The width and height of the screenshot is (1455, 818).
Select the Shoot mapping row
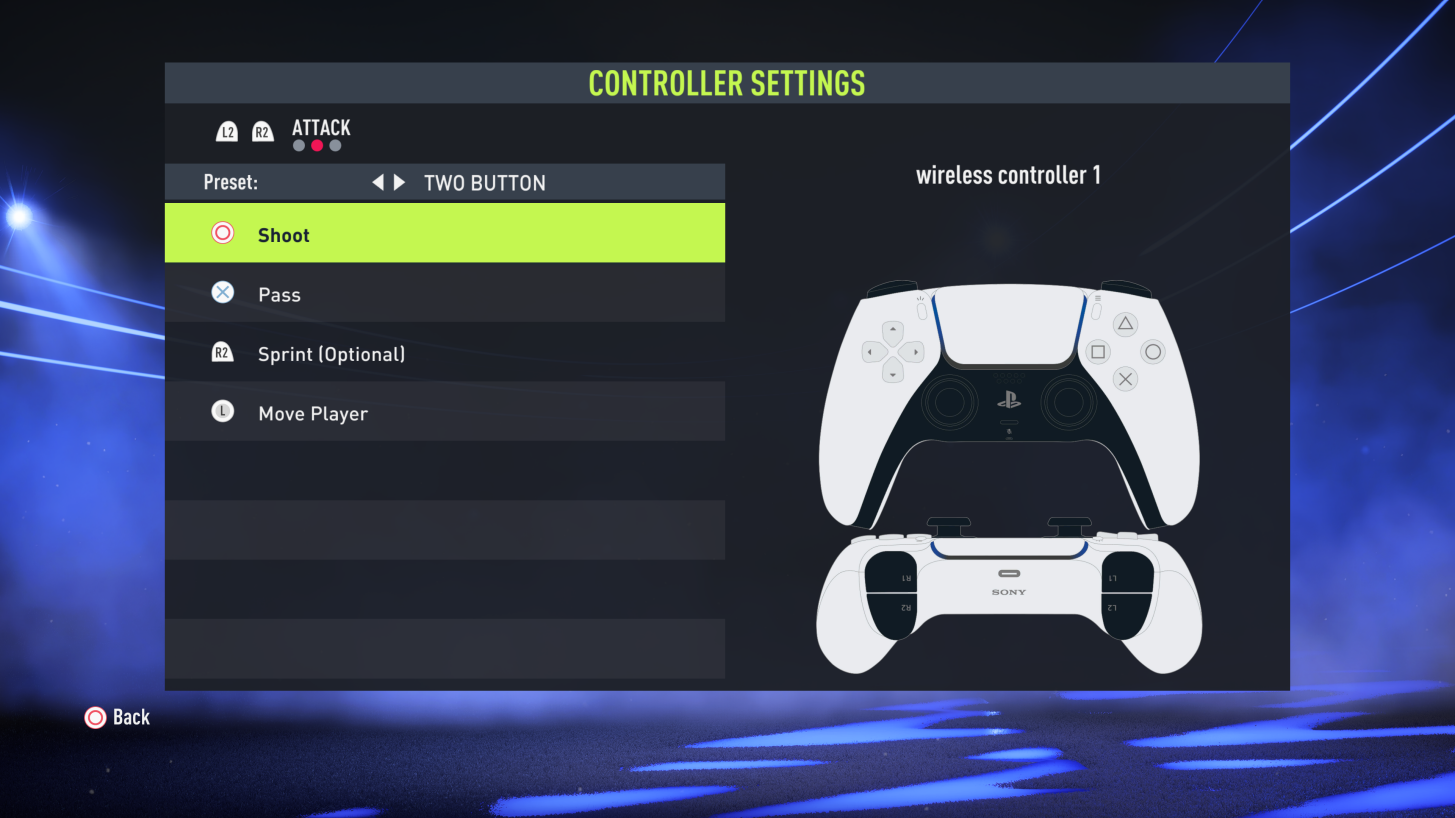[x=445, y=233]
